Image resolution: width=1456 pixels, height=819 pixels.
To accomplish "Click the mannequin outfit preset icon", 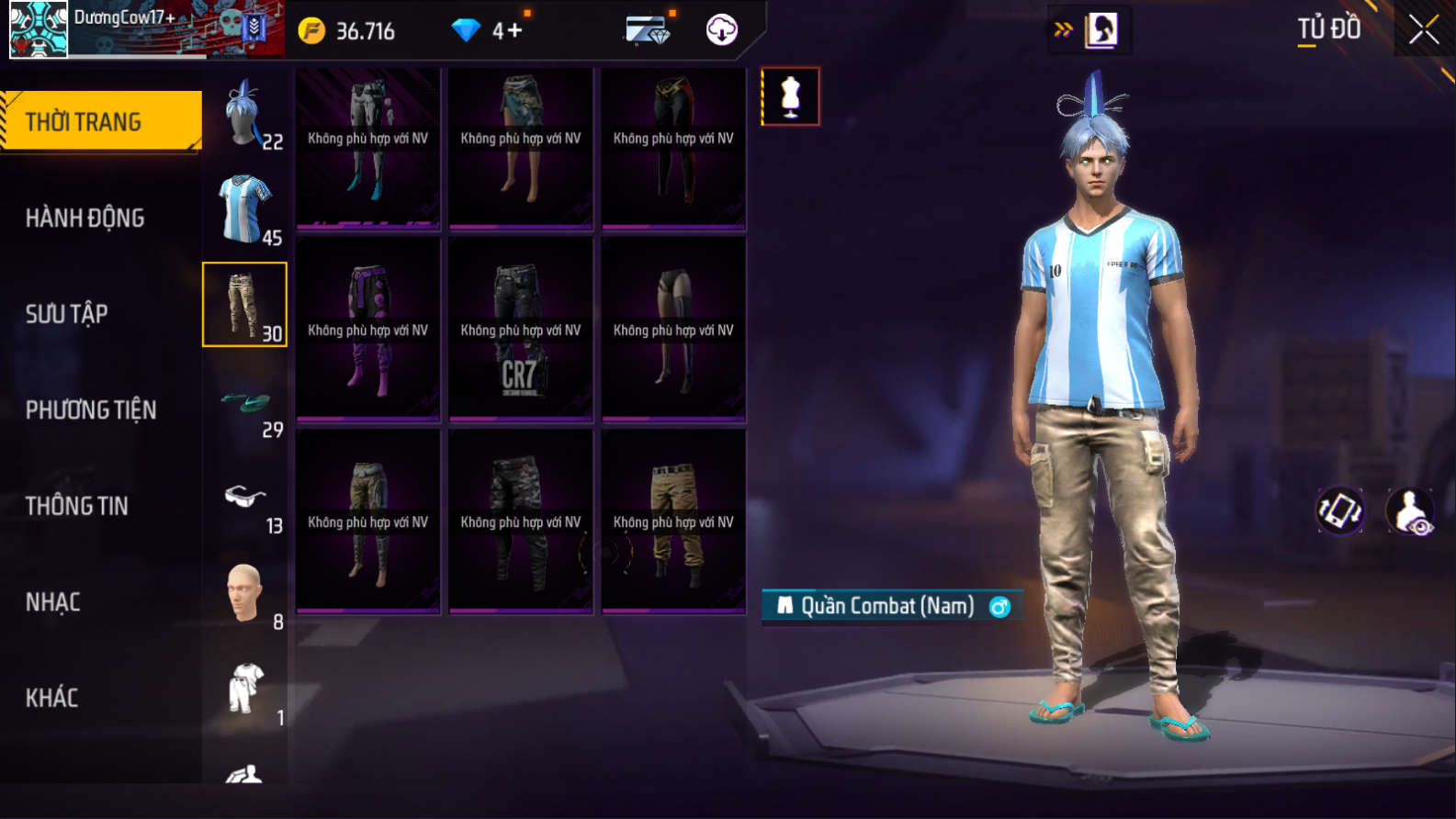I will [x=790, y=96].
